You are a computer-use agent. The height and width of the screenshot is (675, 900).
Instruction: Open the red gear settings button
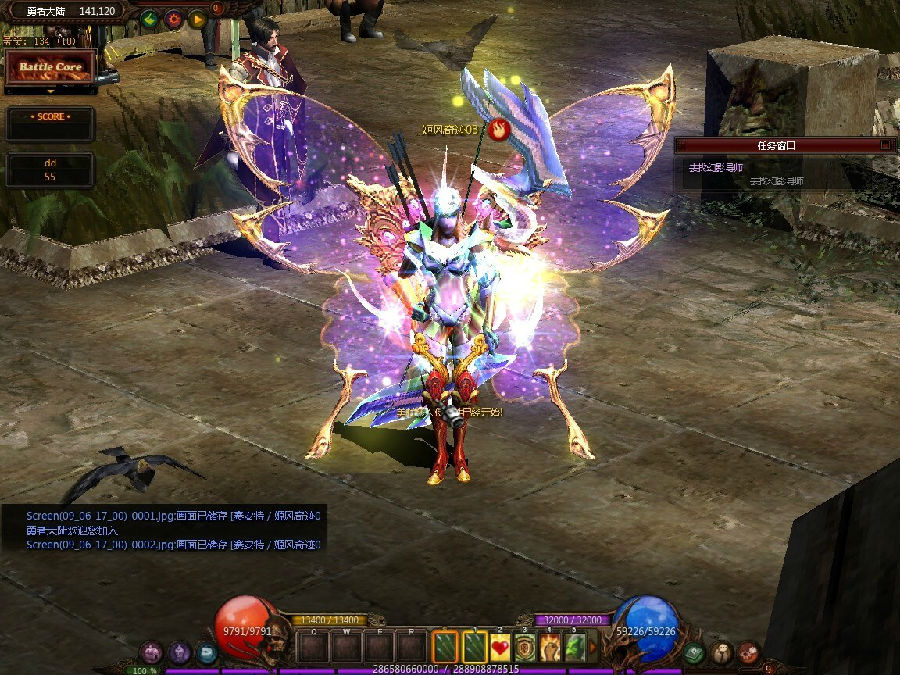point(173,18)
